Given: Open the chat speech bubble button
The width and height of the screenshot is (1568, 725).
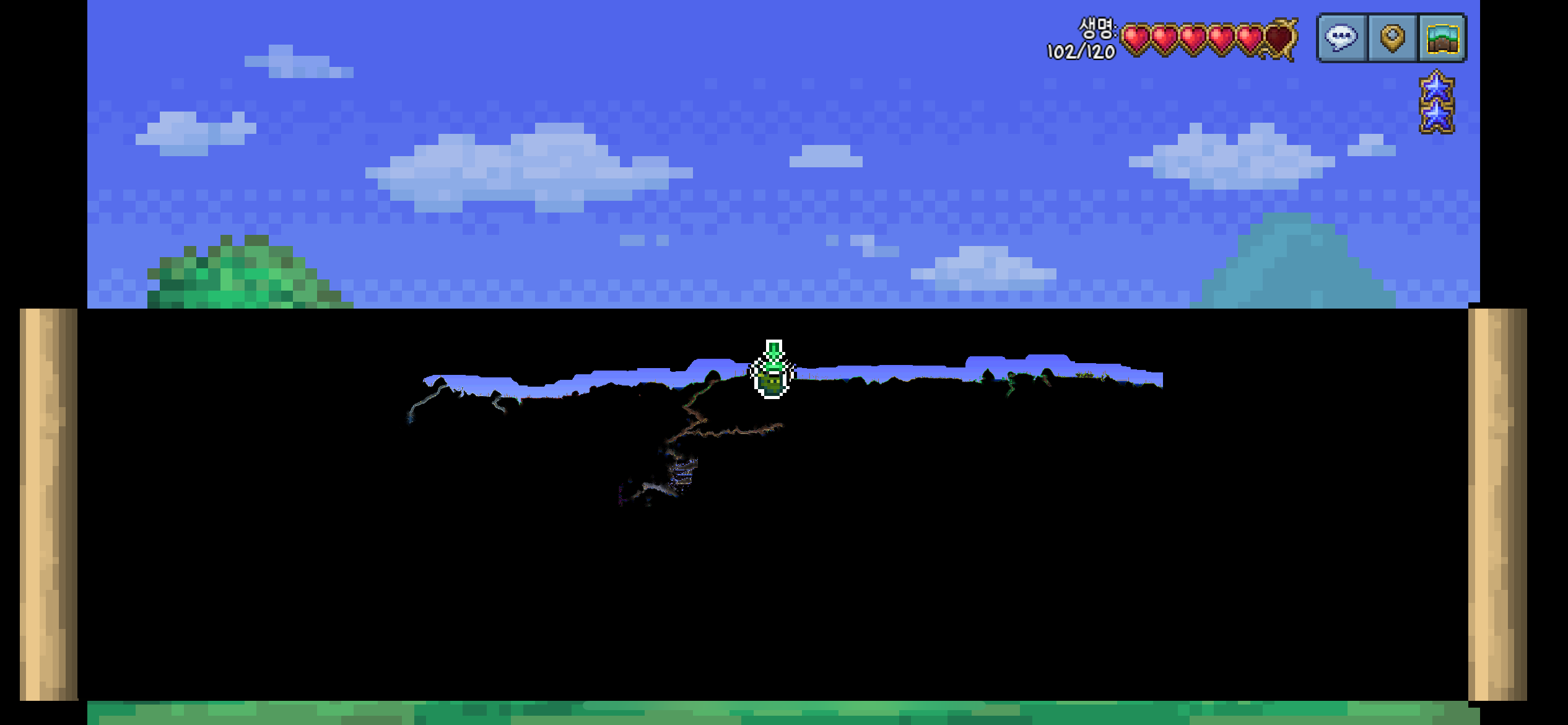Looking at the screenshot, I should tap(1341, 38).
